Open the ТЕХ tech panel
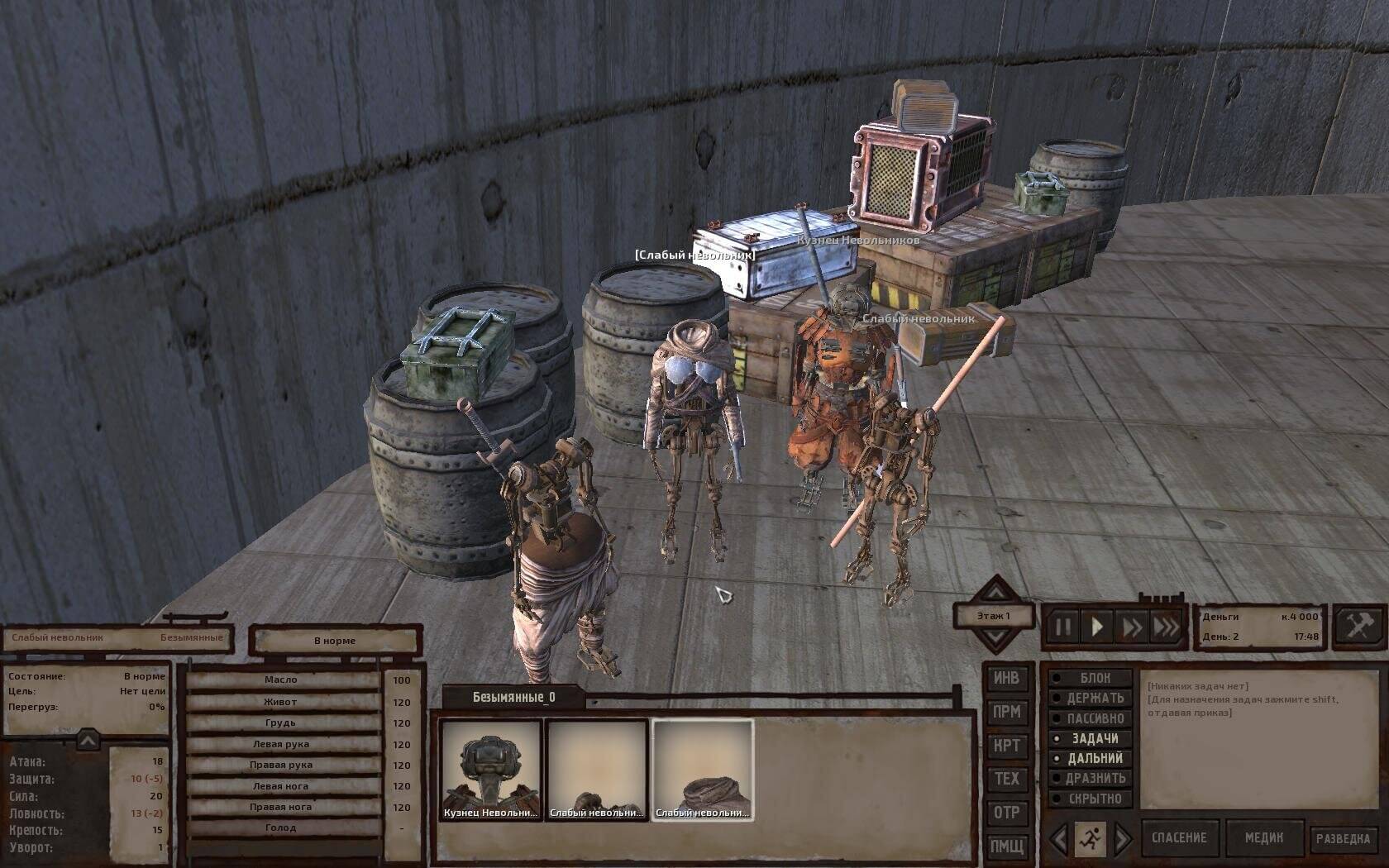This screenshot has height=868, width=1389. coord(1006,779)
